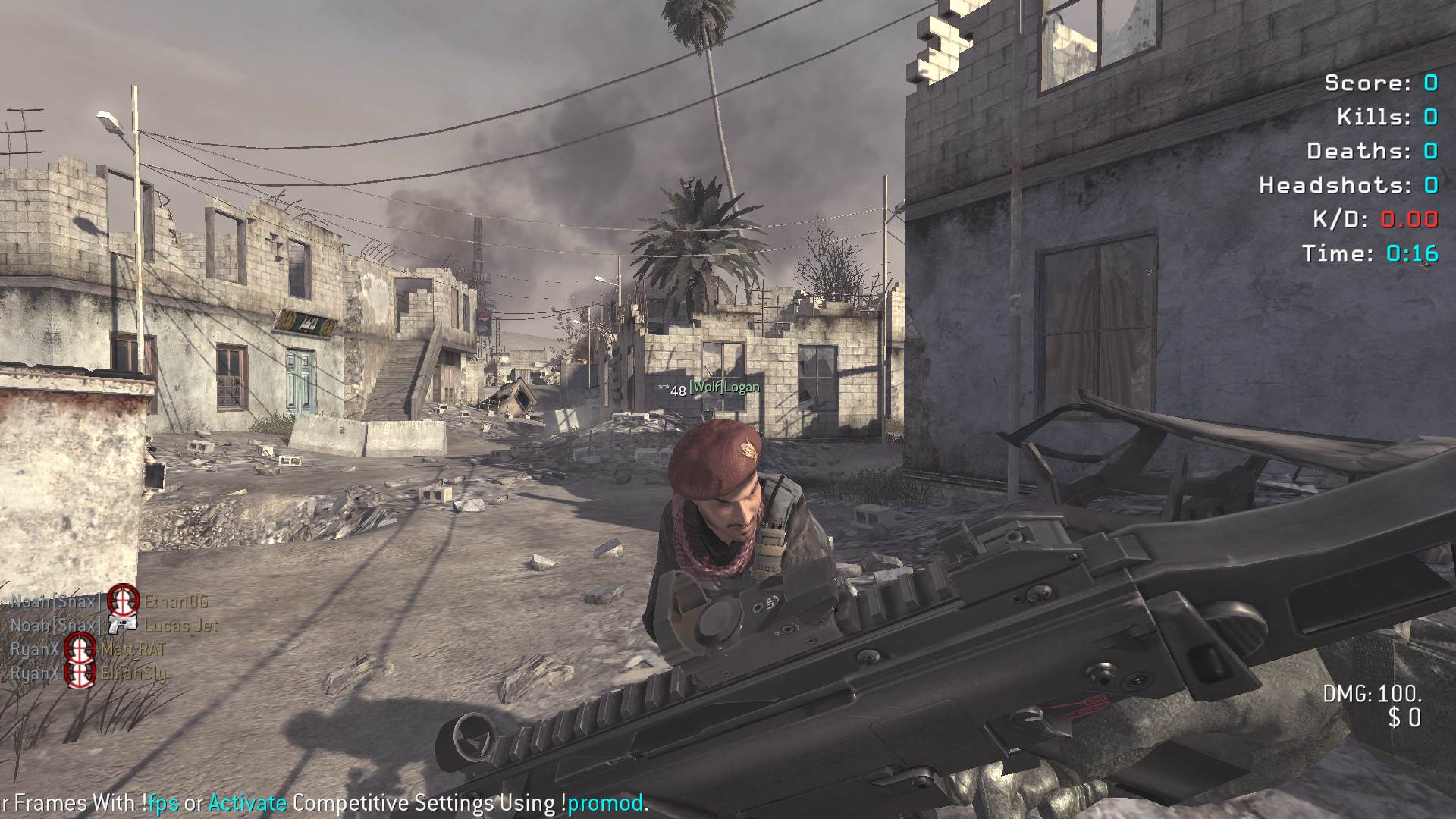Click the headshot icon beside ElijahSly
The image size is (1456, 819).
pyautogui.click(x=80, y=673)
